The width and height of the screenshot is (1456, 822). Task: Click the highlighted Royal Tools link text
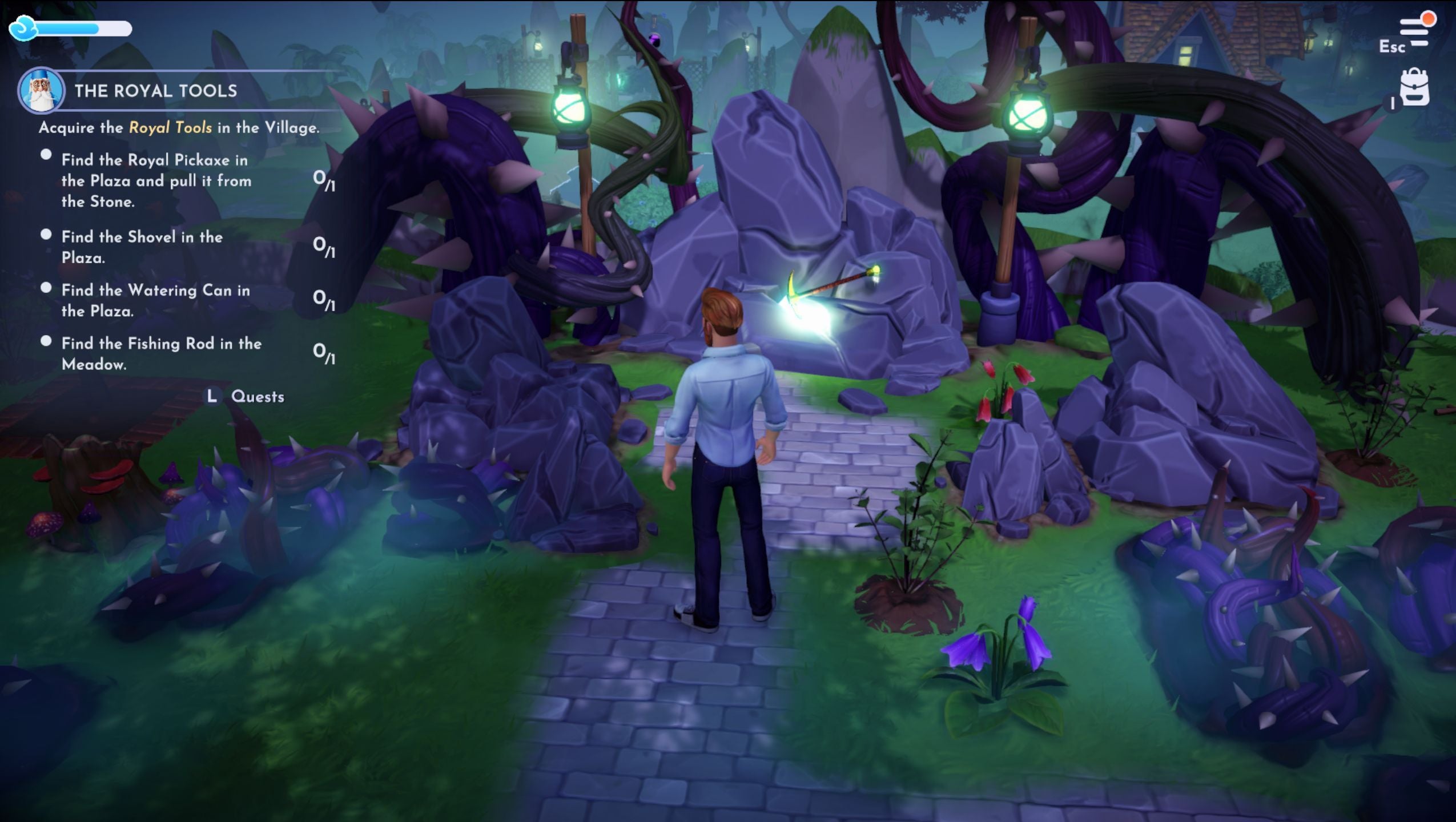170,128
